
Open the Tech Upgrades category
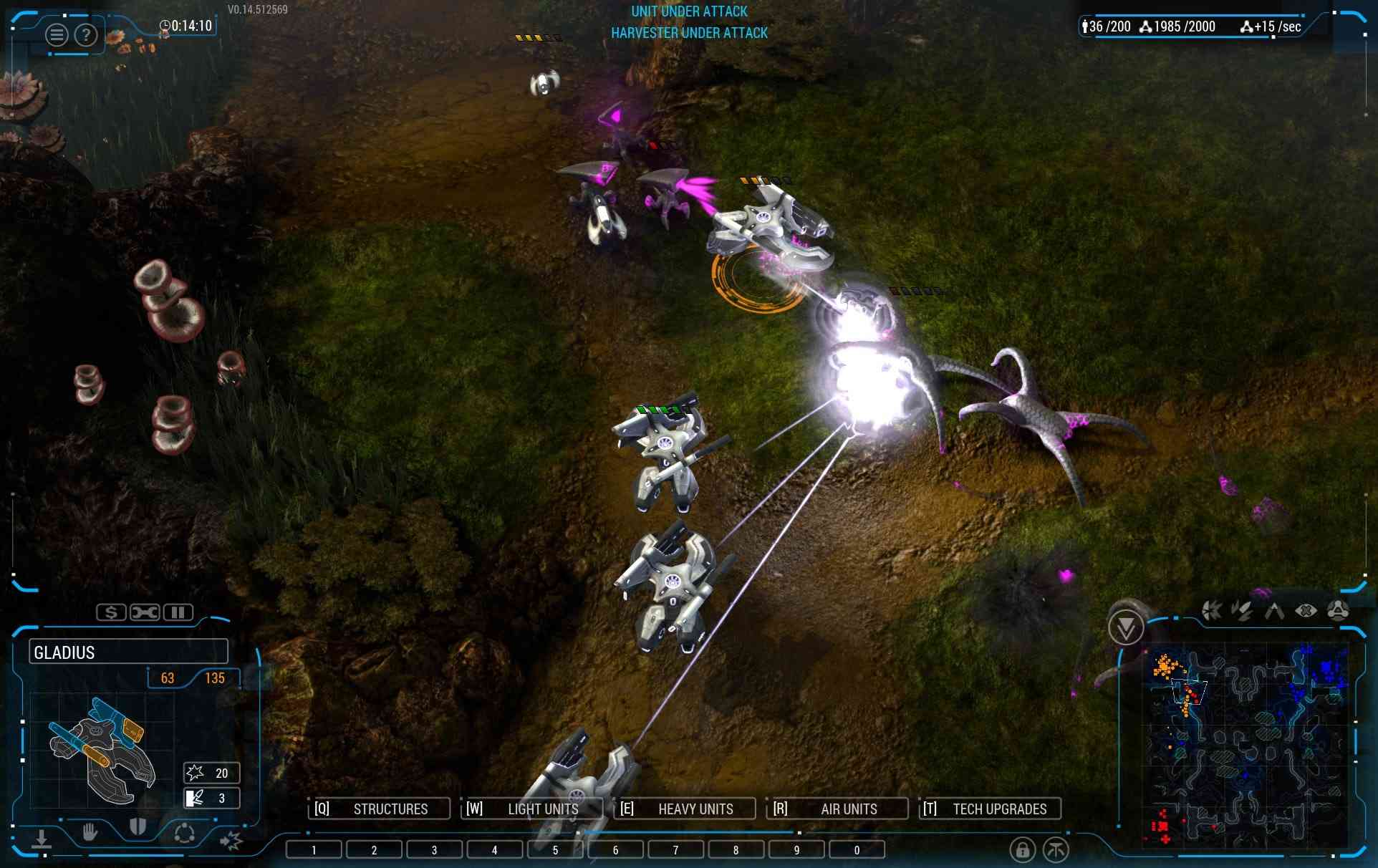(990, 809)
